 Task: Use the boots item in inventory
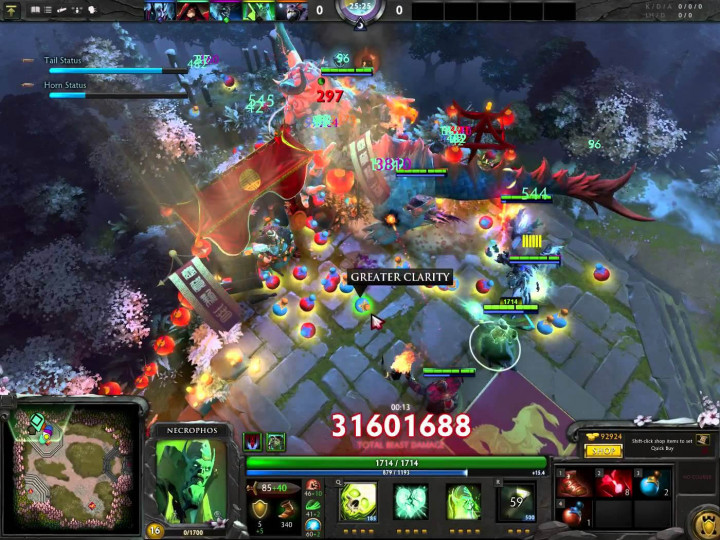pyautogui.click(x=574, y=485)
